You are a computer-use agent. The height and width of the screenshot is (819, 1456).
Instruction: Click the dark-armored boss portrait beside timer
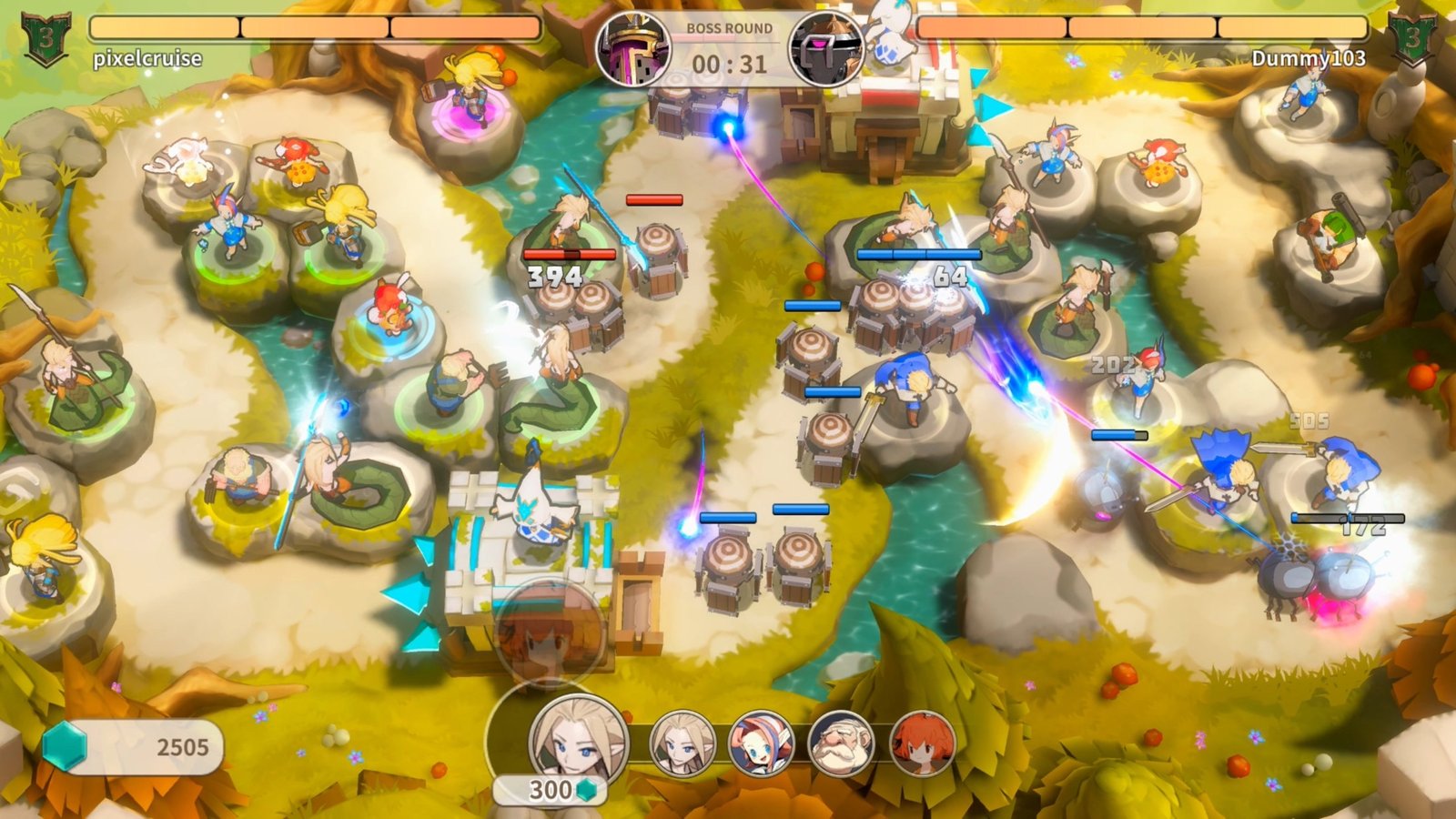pos(825,49)
